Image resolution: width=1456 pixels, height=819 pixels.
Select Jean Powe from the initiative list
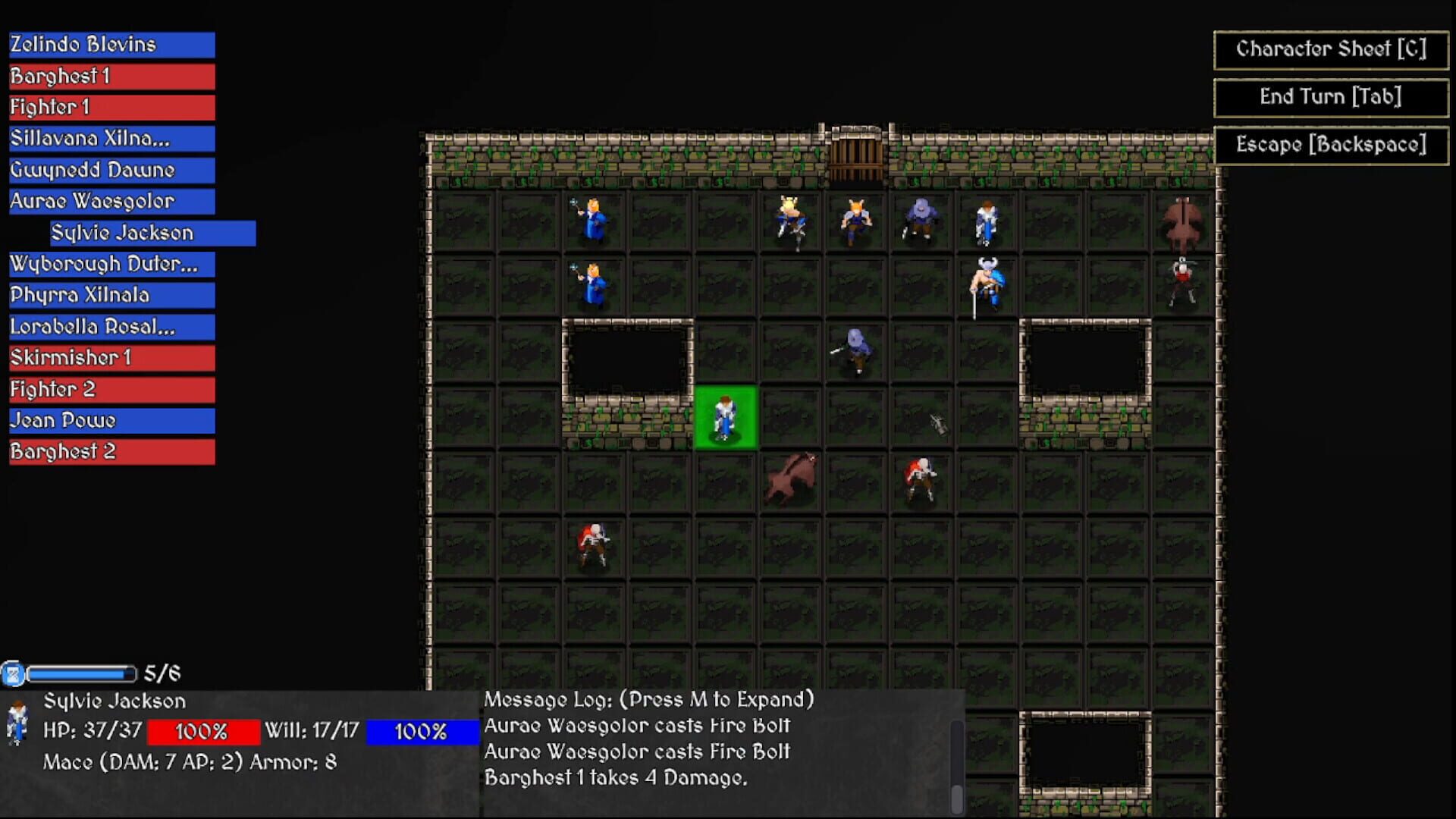pos(111,420)
